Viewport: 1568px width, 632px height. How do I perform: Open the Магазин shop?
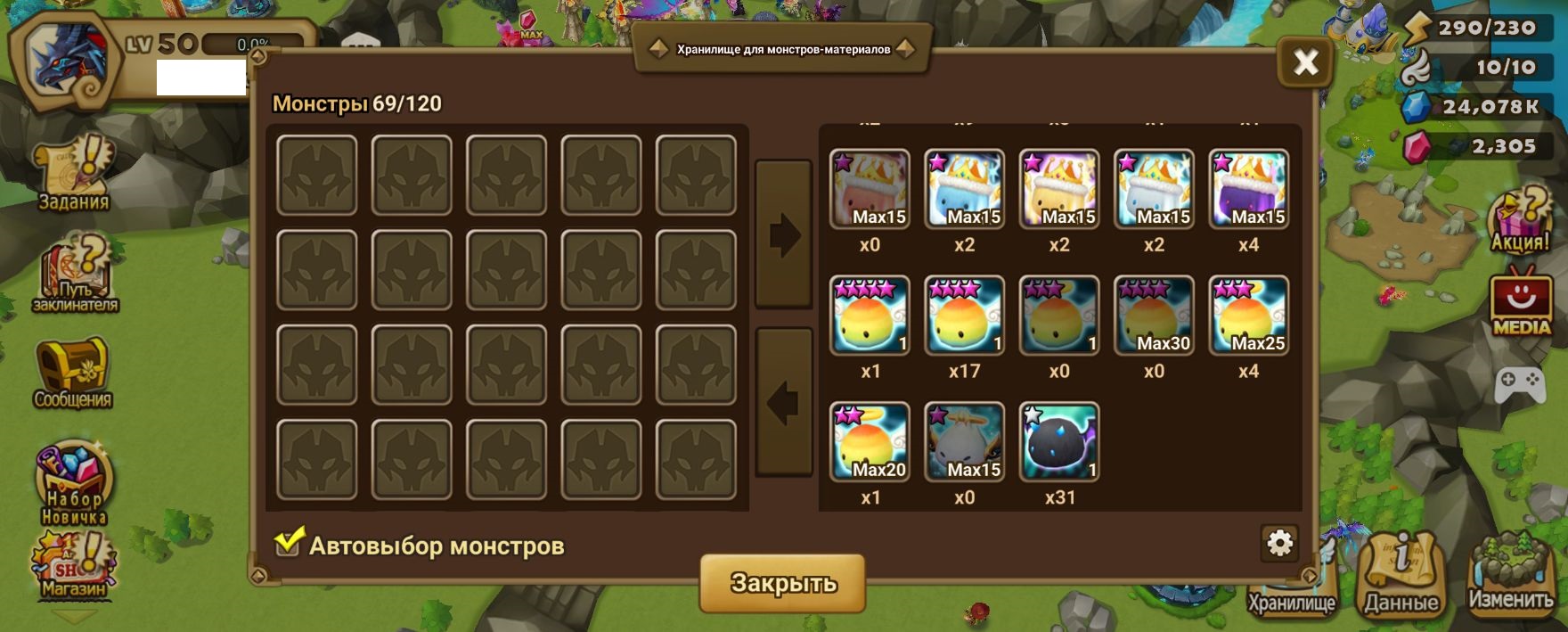[73, 565]
